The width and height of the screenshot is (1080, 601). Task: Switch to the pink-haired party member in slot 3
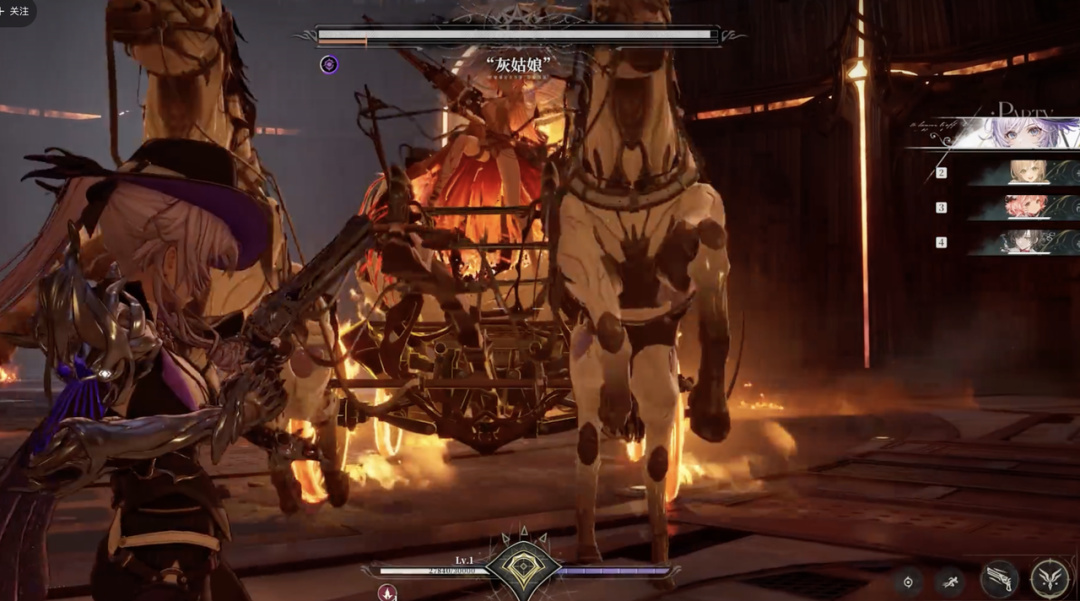pyautogui.click(x=1028, y=207)
